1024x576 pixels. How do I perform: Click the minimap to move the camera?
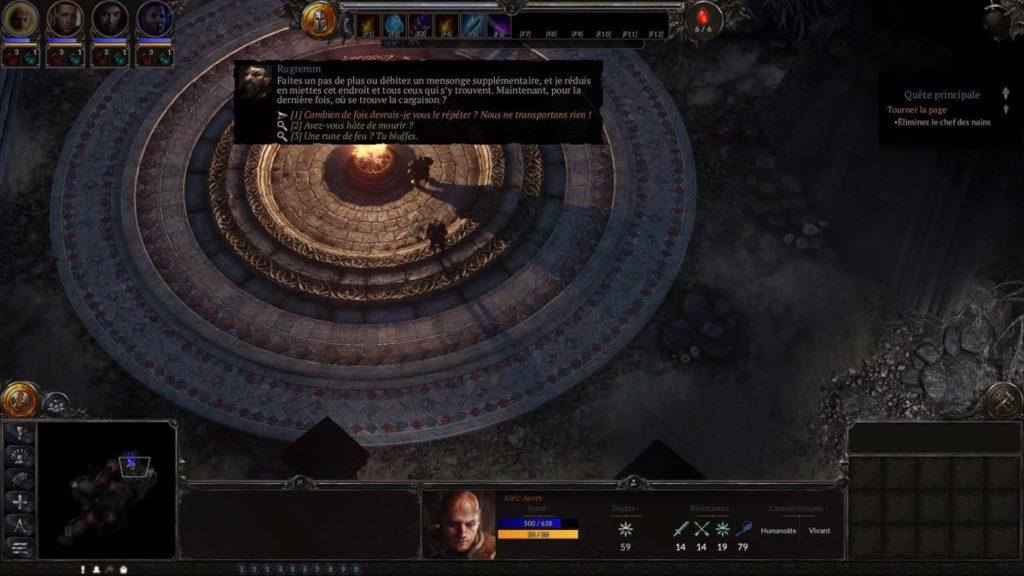(107, 490)
